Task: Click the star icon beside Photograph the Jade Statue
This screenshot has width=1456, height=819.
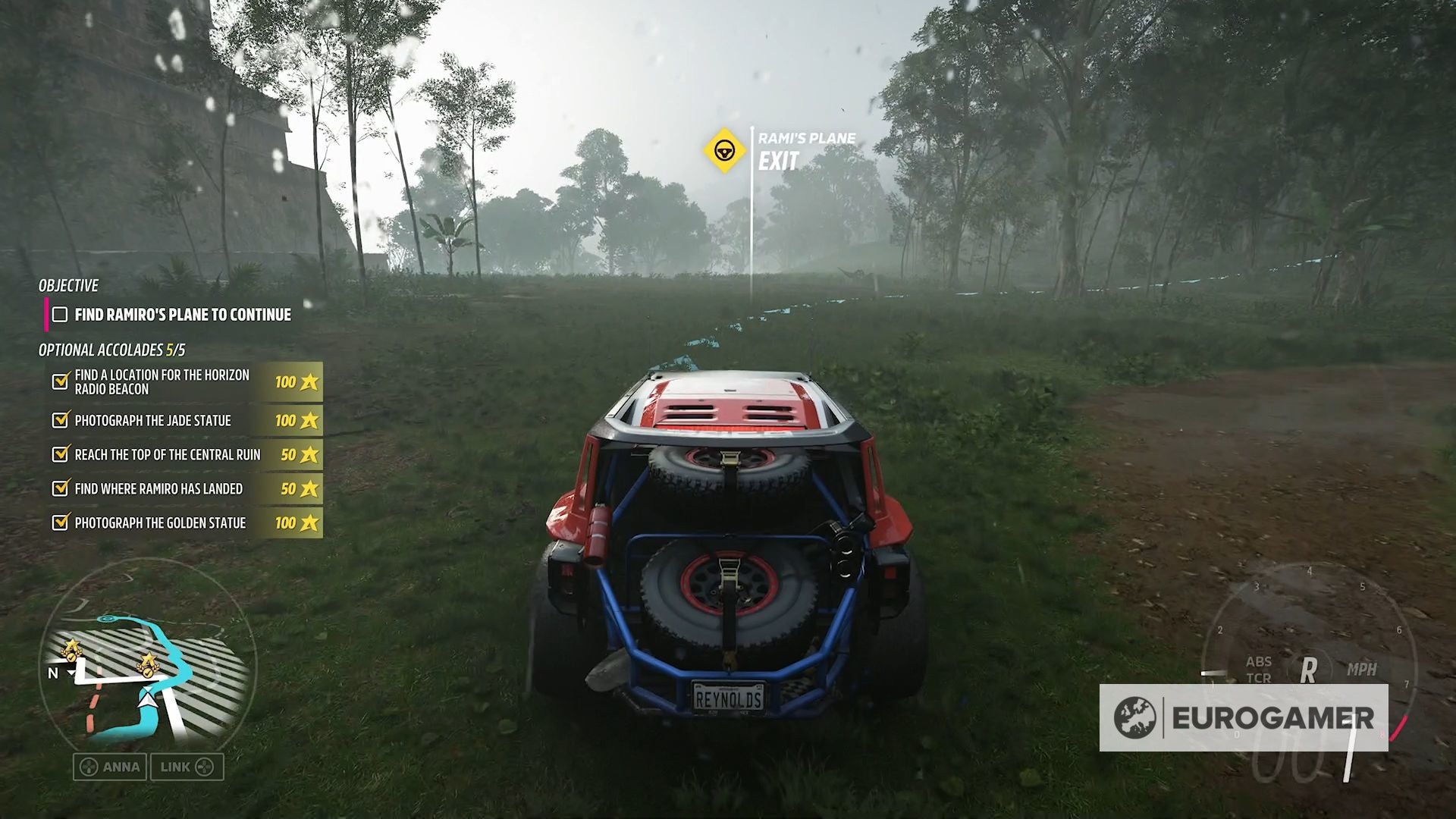Action: (309, 420)
